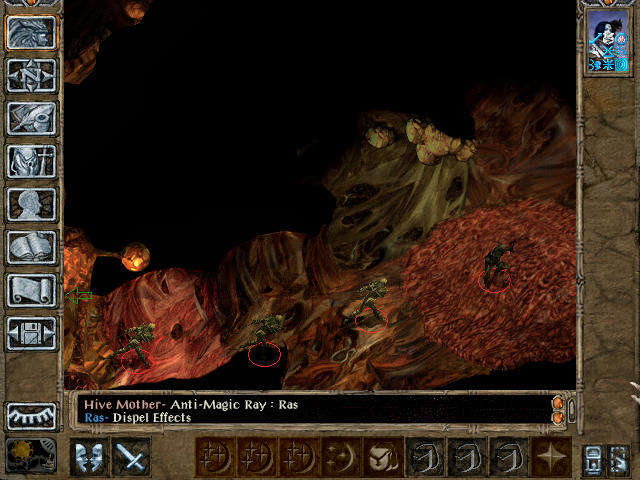Image resolution: width=640 pixels, height=480 pixels.
Task: Select the party member portrait
Action: [607, 42]
